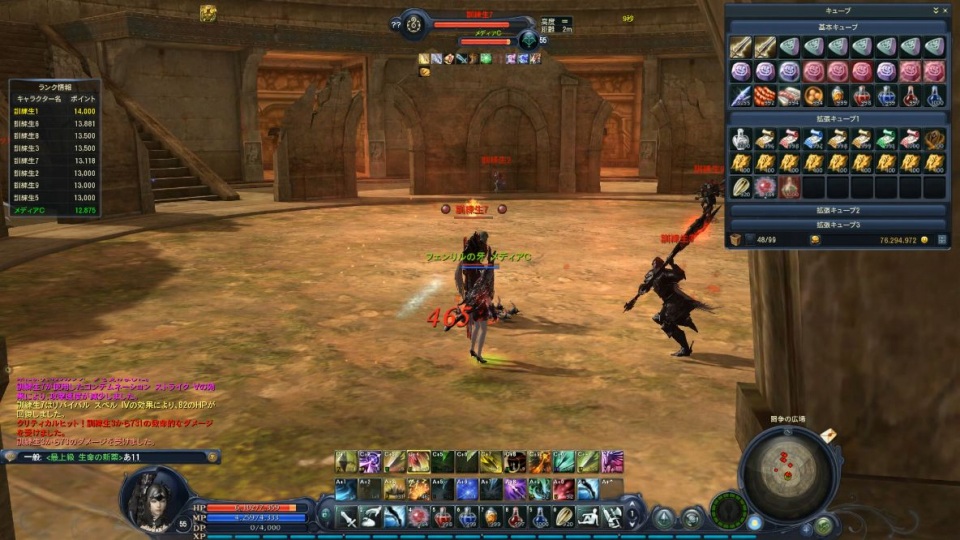960x540 pixels.
Task: Click the chest icon in cube footer
Action: (x=735, y=240)
